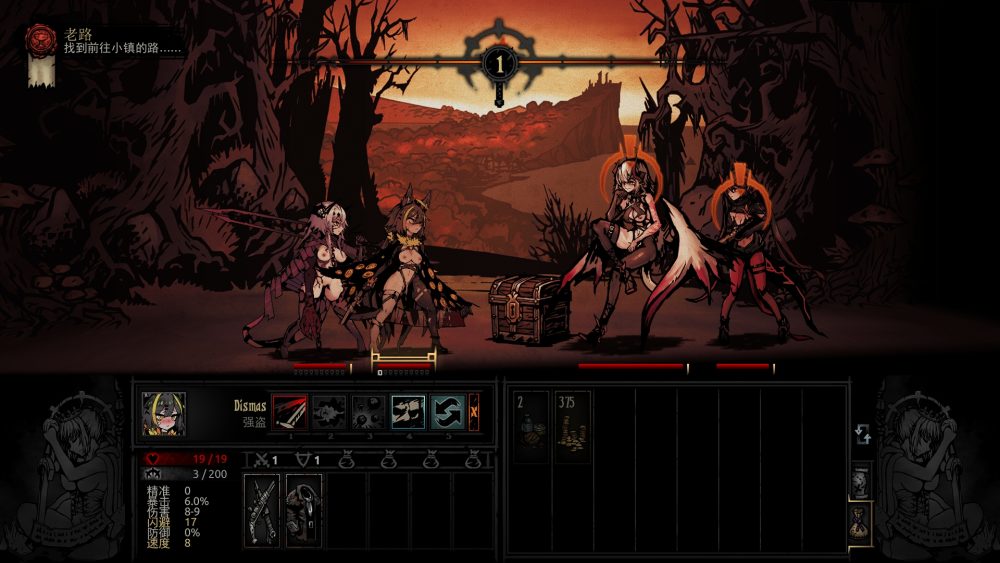
Task: Select Dismas's hero portrait
Action: (x=163, y=413)
